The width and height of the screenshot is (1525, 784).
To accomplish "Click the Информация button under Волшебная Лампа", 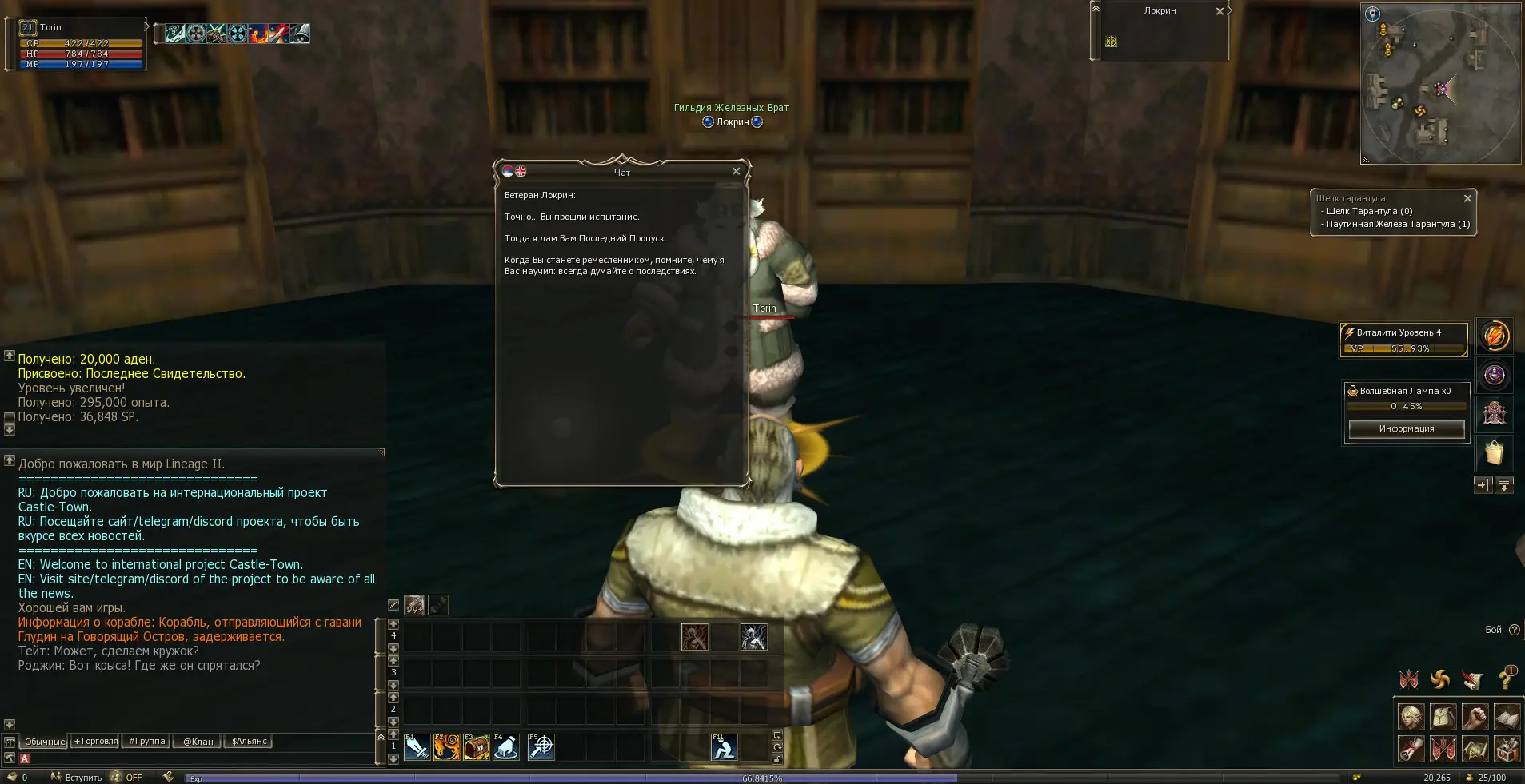I will point(1407,429).
